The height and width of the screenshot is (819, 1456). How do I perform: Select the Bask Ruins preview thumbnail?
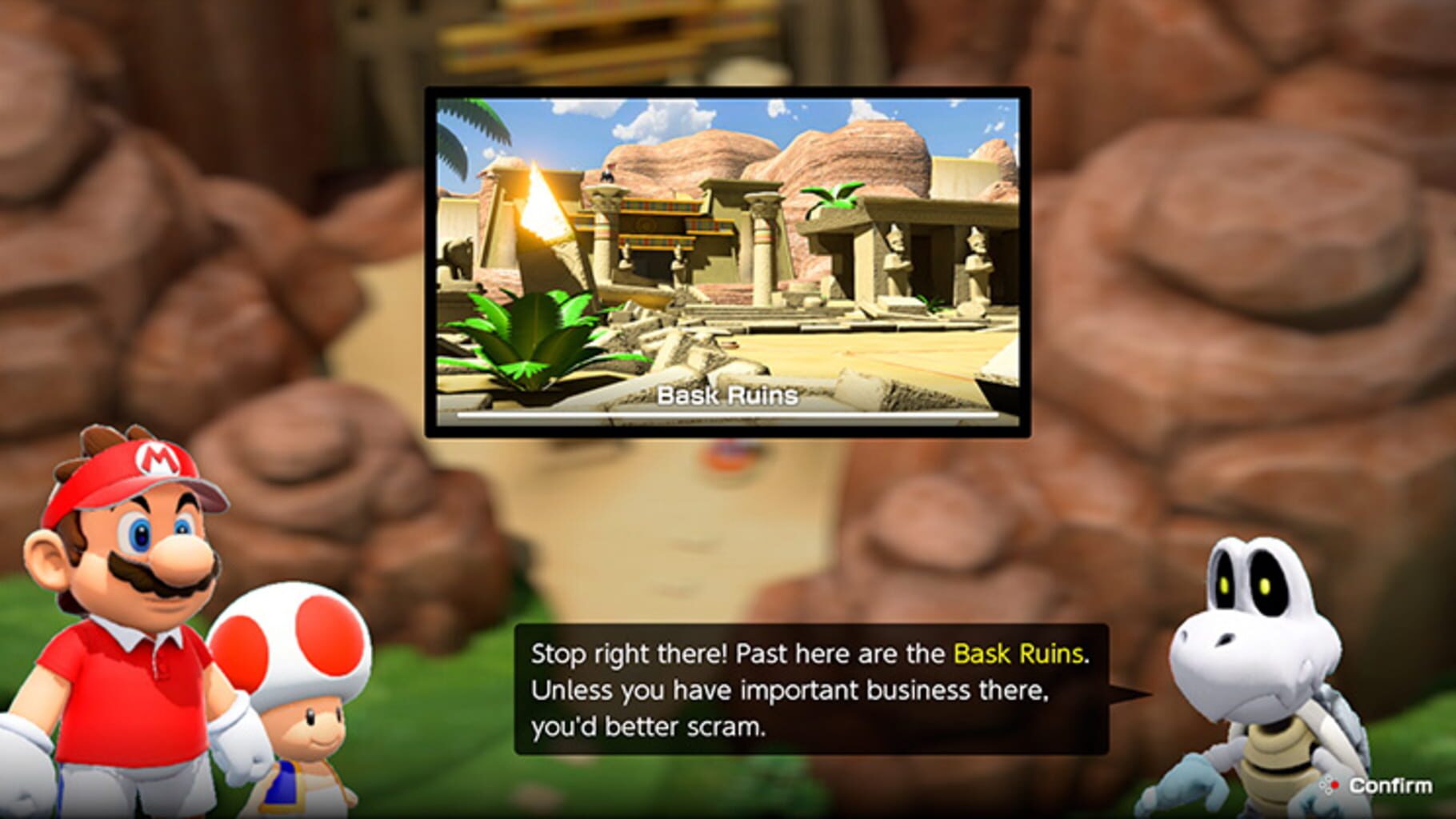[728, 264]
